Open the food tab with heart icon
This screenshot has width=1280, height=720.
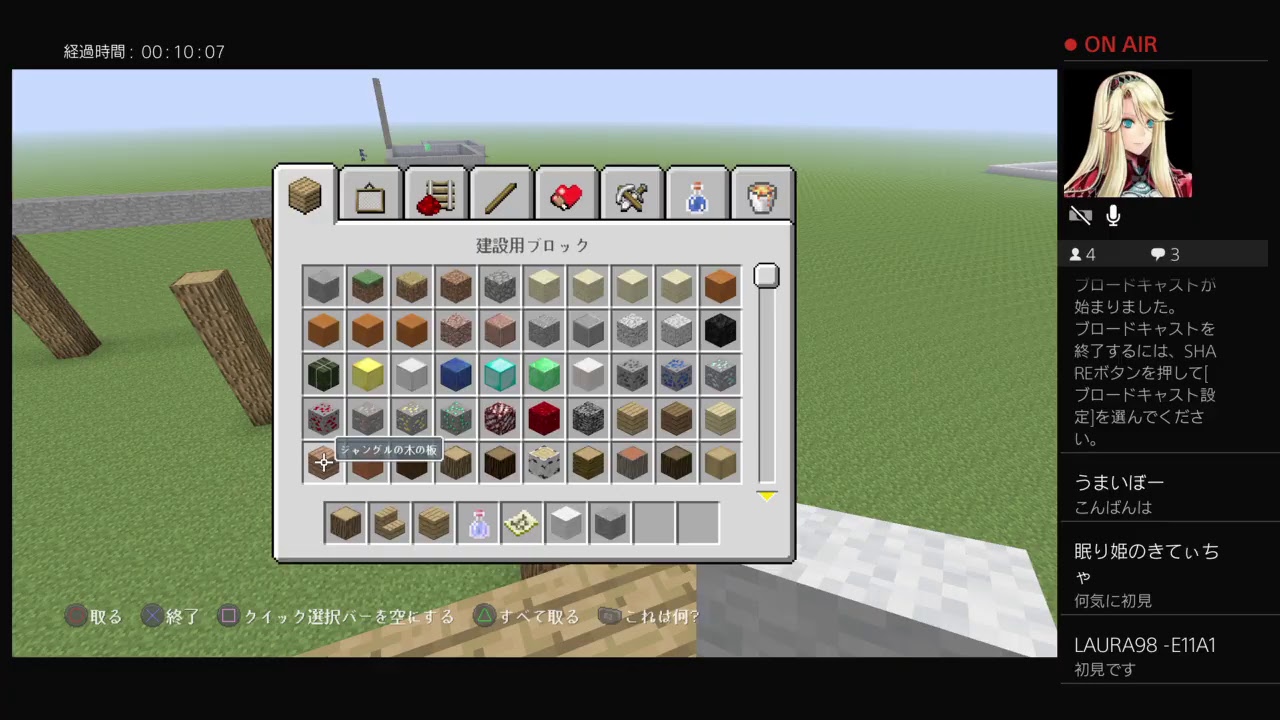(x=566, y=193)
